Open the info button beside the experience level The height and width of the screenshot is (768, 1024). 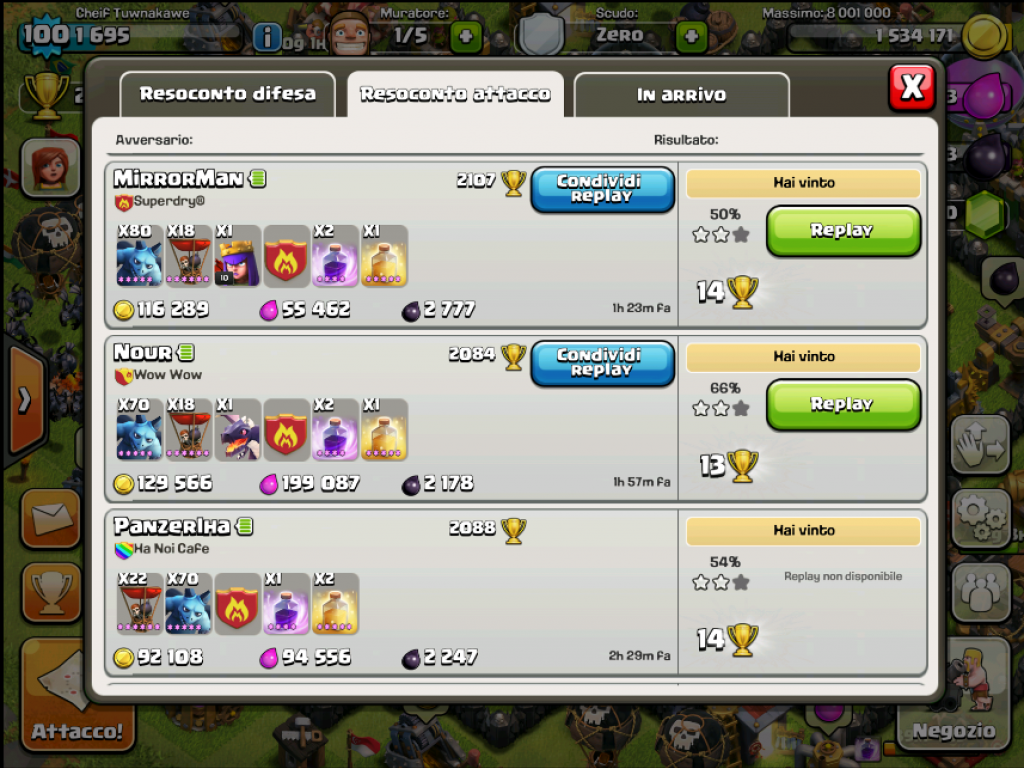[267, 38]
